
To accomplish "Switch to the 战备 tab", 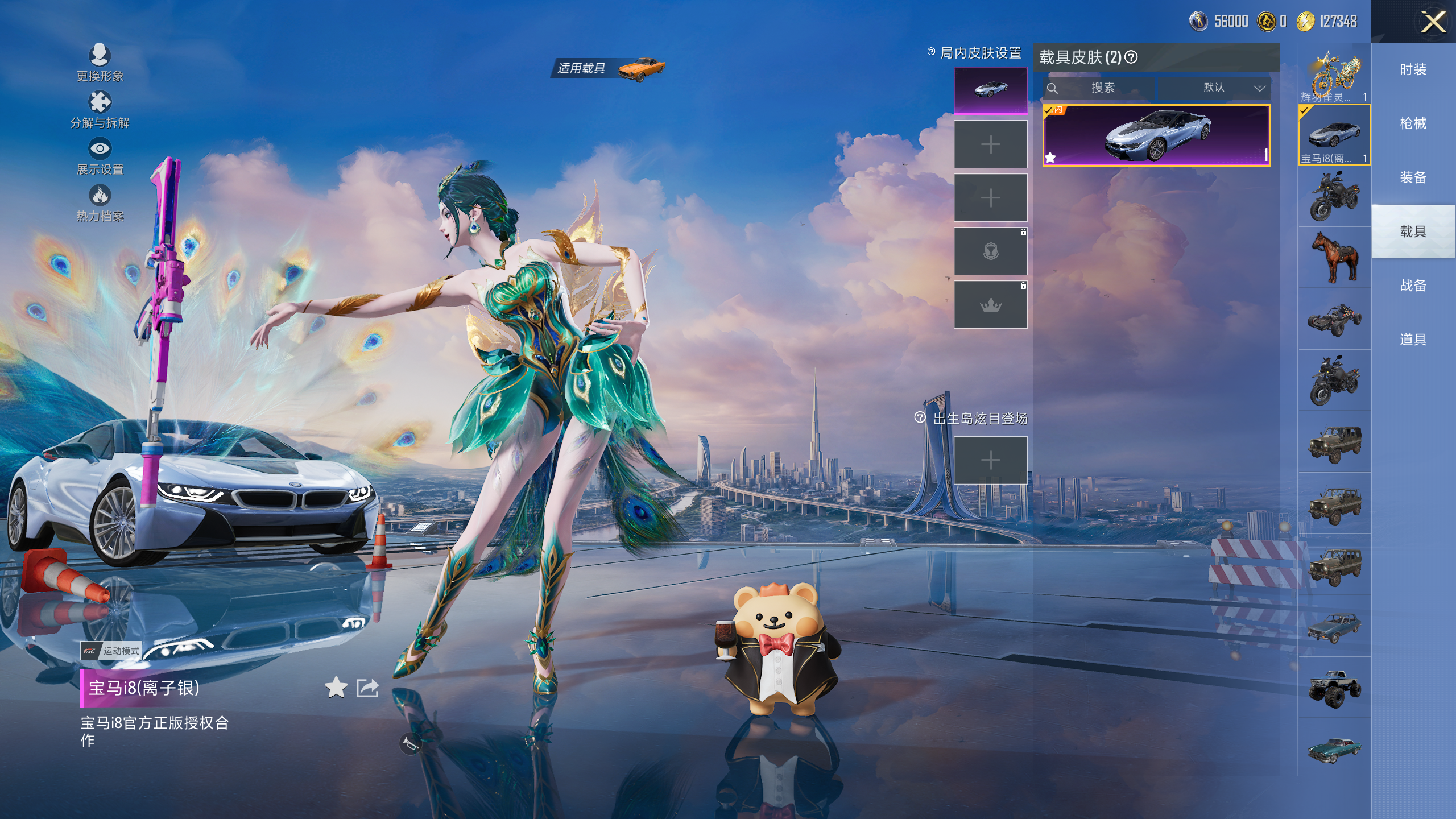I will pyautogui.click(x=1413, y=286).
